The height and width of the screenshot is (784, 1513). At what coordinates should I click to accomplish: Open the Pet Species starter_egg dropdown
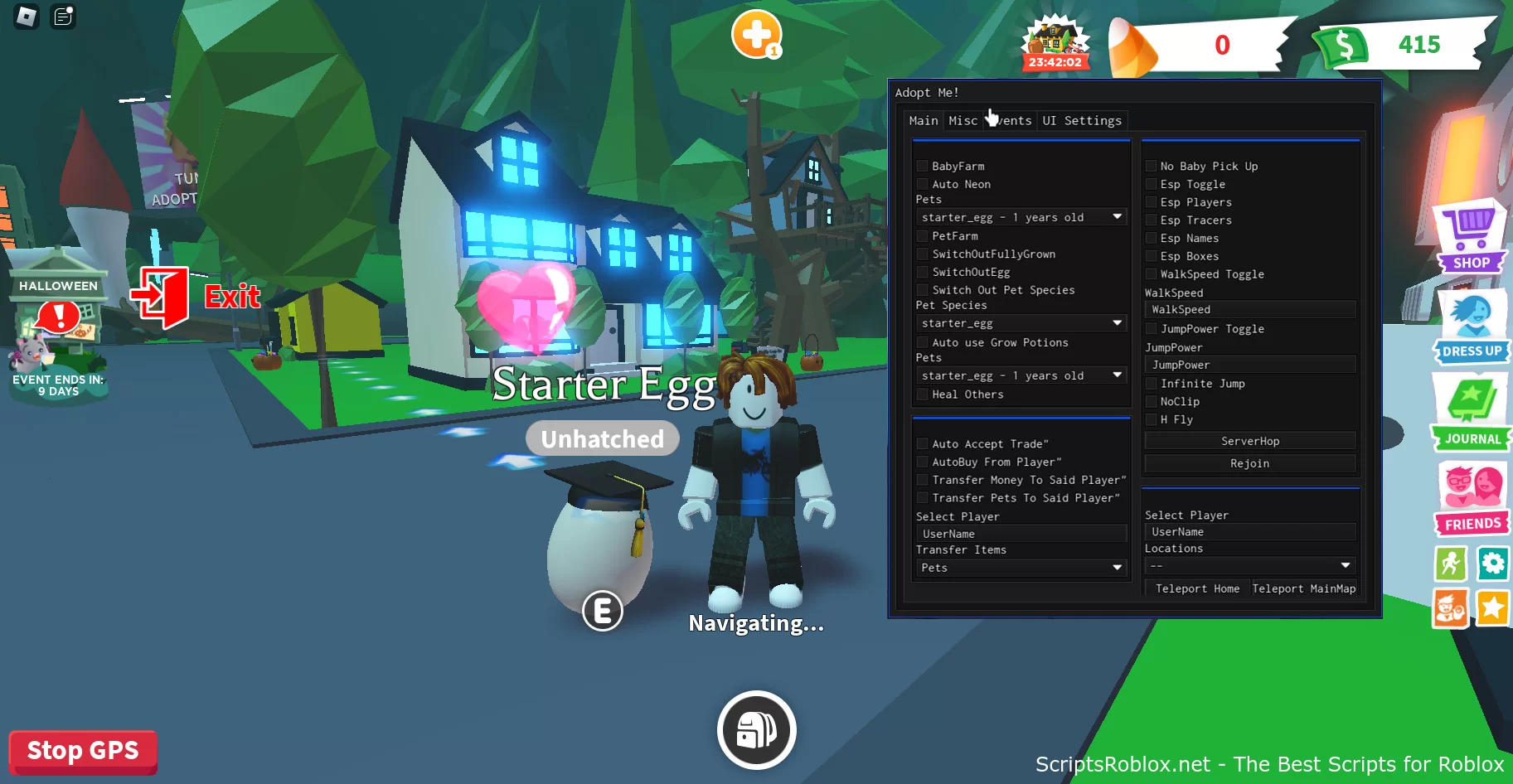(1021, 322)
